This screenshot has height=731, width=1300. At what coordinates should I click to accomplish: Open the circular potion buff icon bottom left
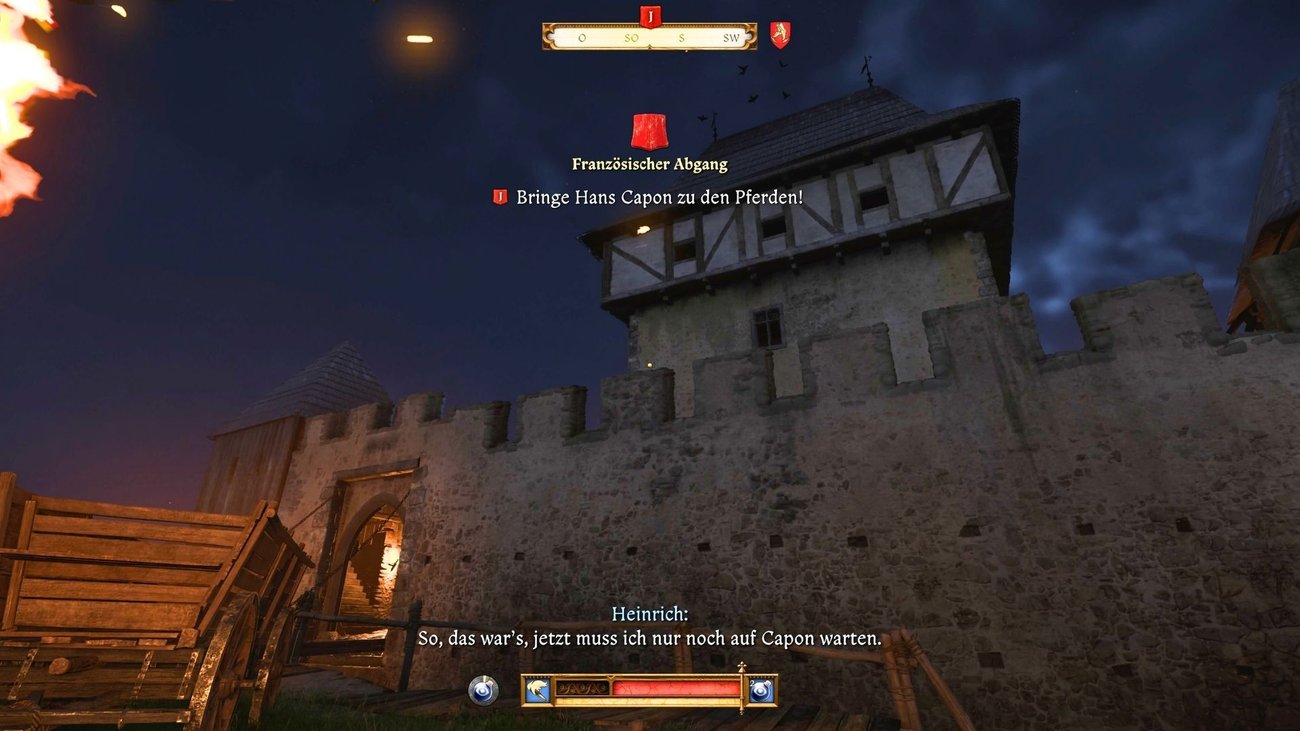(483, 689)
